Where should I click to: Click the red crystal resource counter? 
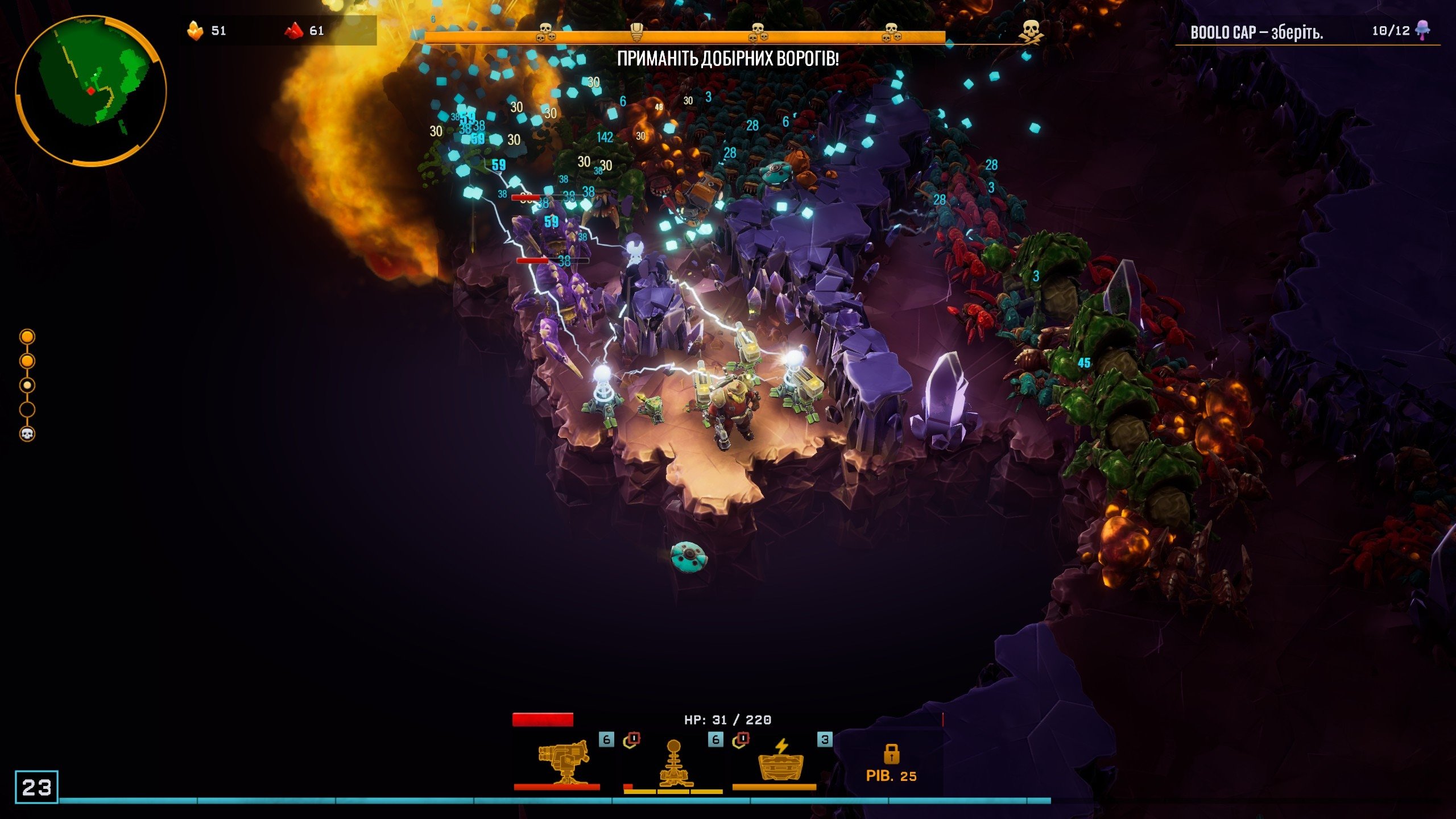[x=305, y=31]
